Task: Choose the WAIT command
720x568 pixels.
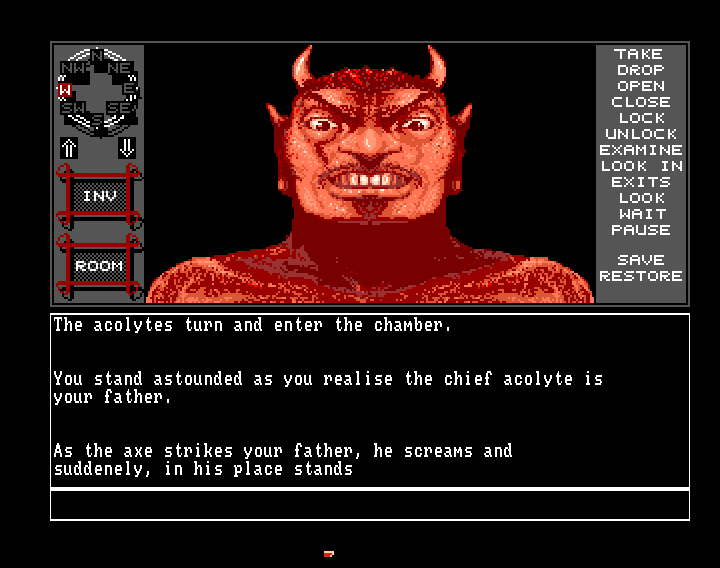Action: tap(640, 214)
